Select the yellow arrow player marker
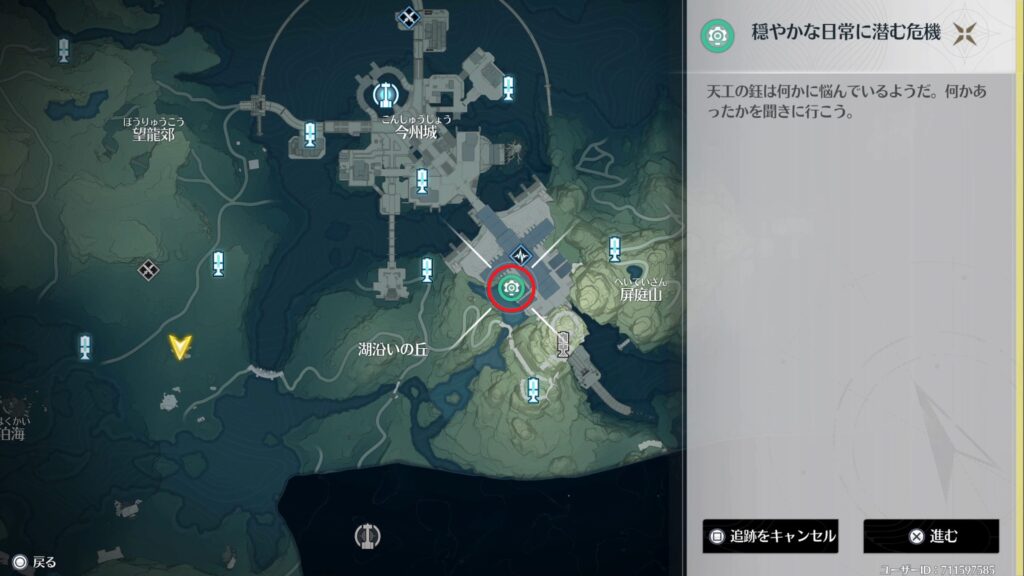The width and height of the screenshot is (1024, 576). tap(180, 347)
